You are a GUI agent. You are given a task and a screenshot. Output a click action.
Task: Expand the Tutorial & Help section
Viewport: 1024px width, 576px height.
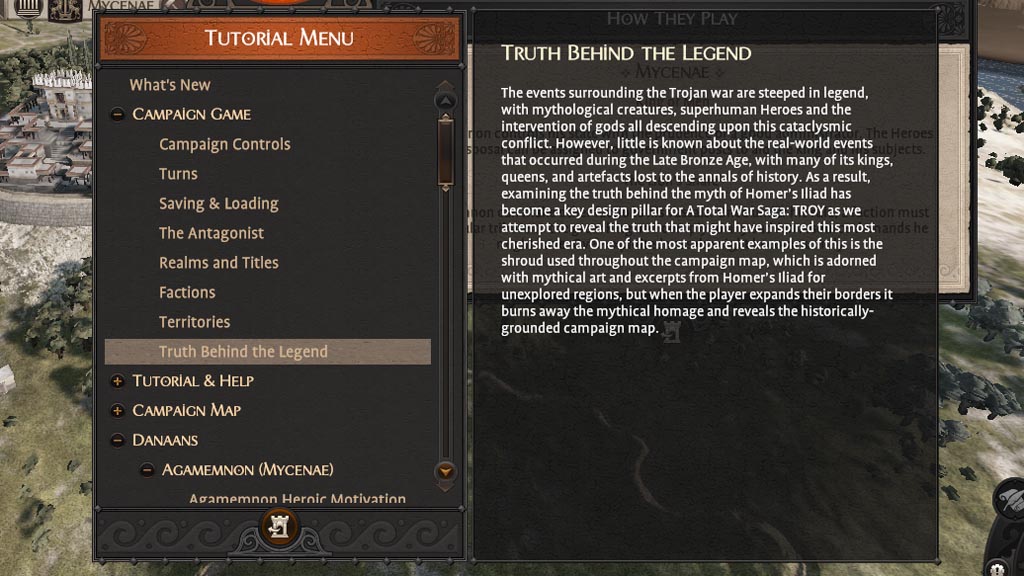(x=117, y=381)
